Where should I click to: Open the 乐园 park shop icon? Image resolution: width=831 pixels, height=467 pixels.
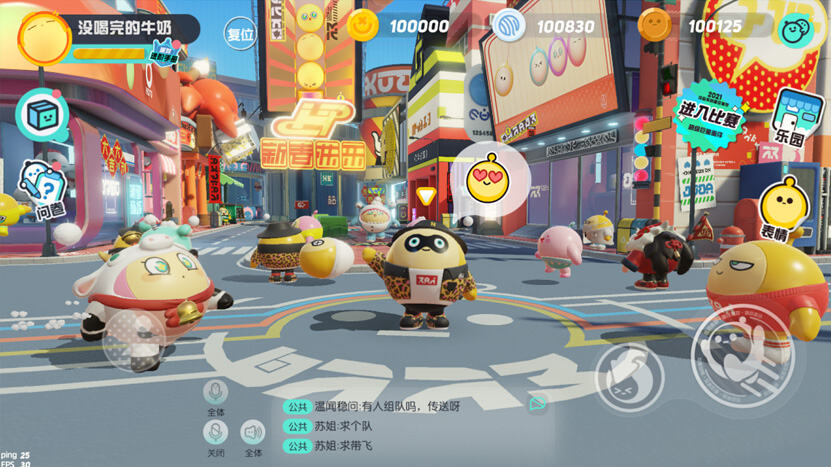click(795, 116)
